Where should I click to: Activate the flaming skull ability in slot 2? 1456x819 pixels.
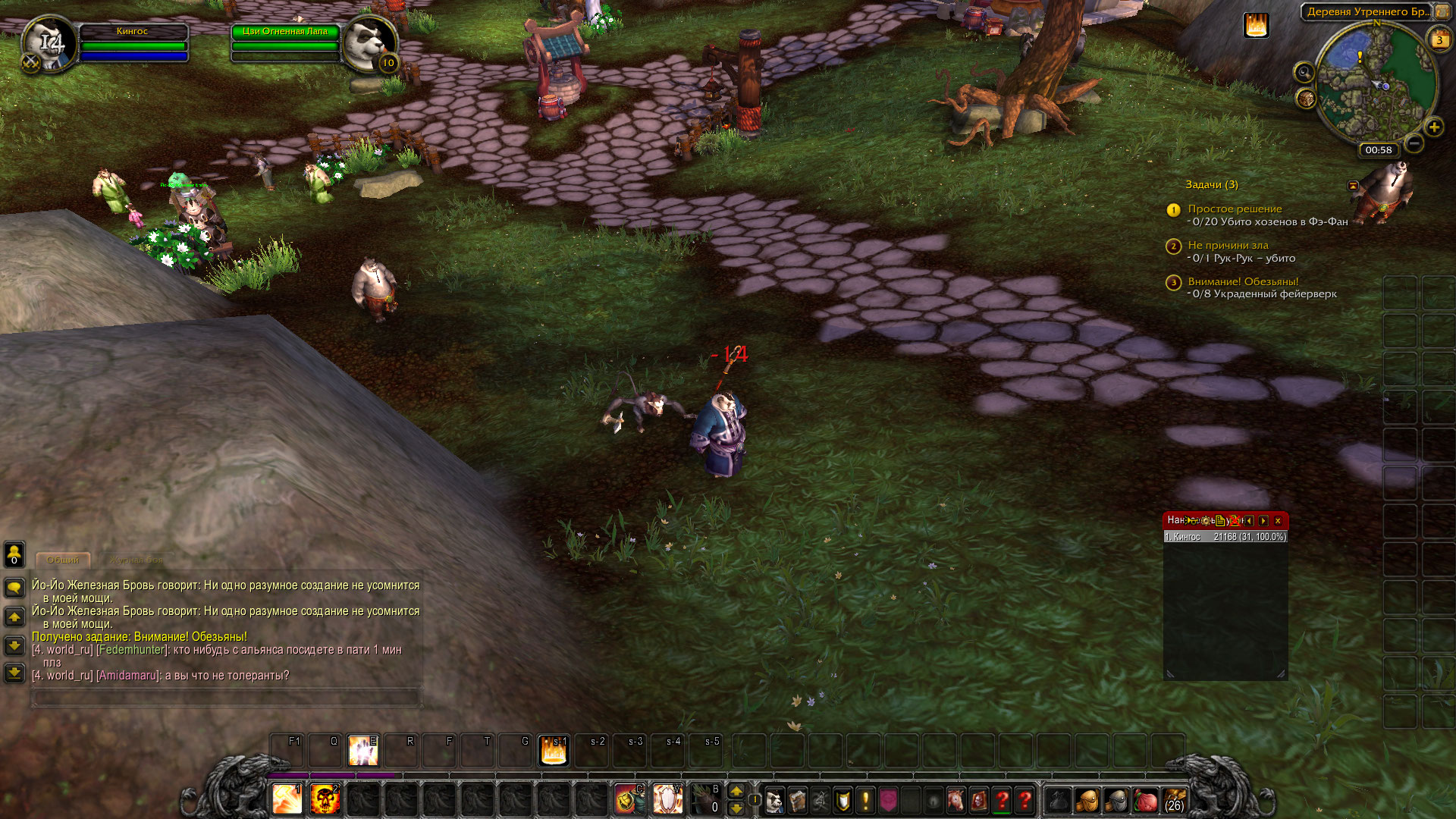(x=325, y=799)
